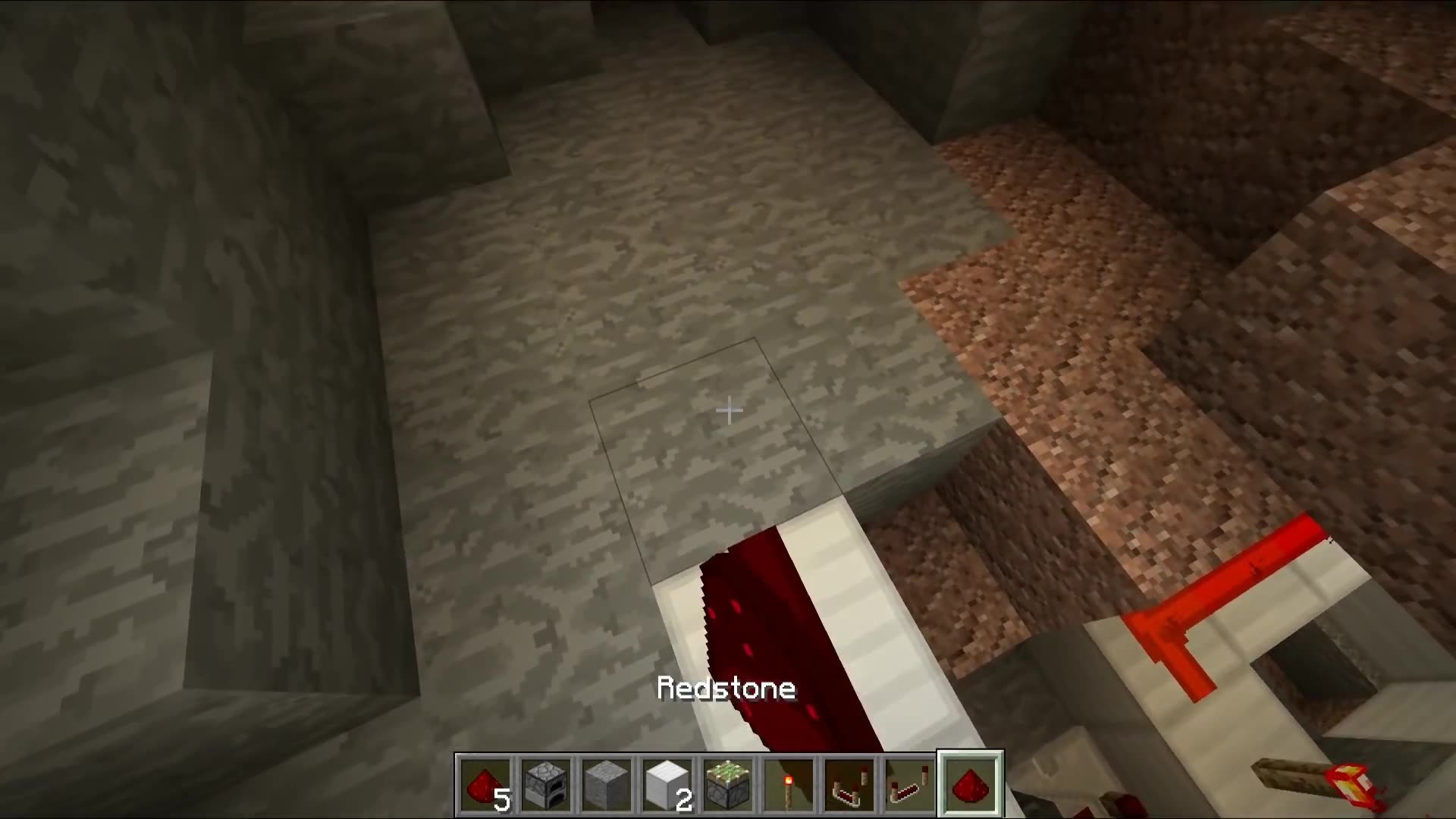The width and height of the screenshot is (1456, 819).
Task: Select the stone block in hotbar slot three
Action: point(607,785)
